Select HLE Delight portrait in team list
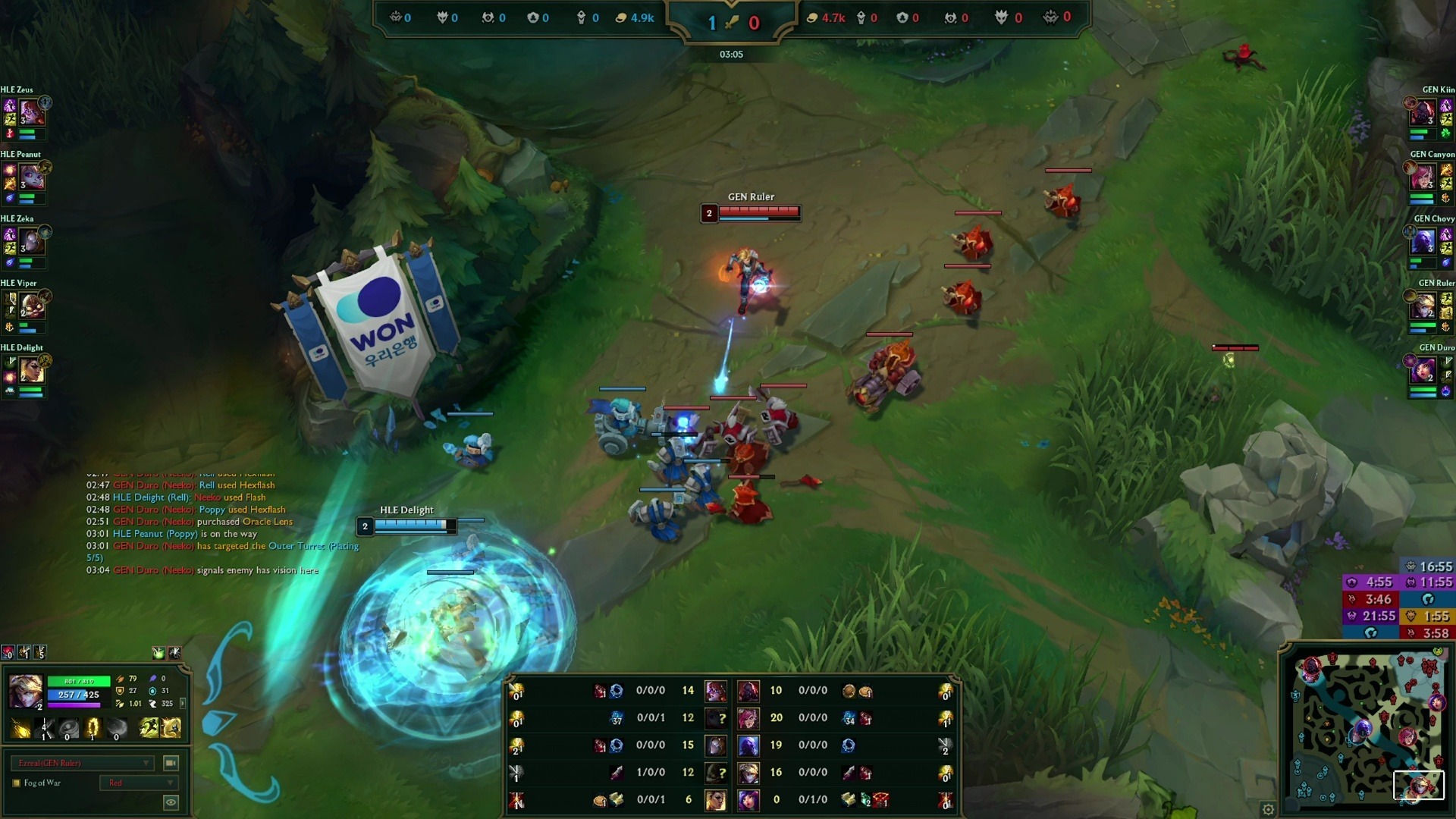Viewport: 1456px width, 819px height. click(x=31, y=371)
